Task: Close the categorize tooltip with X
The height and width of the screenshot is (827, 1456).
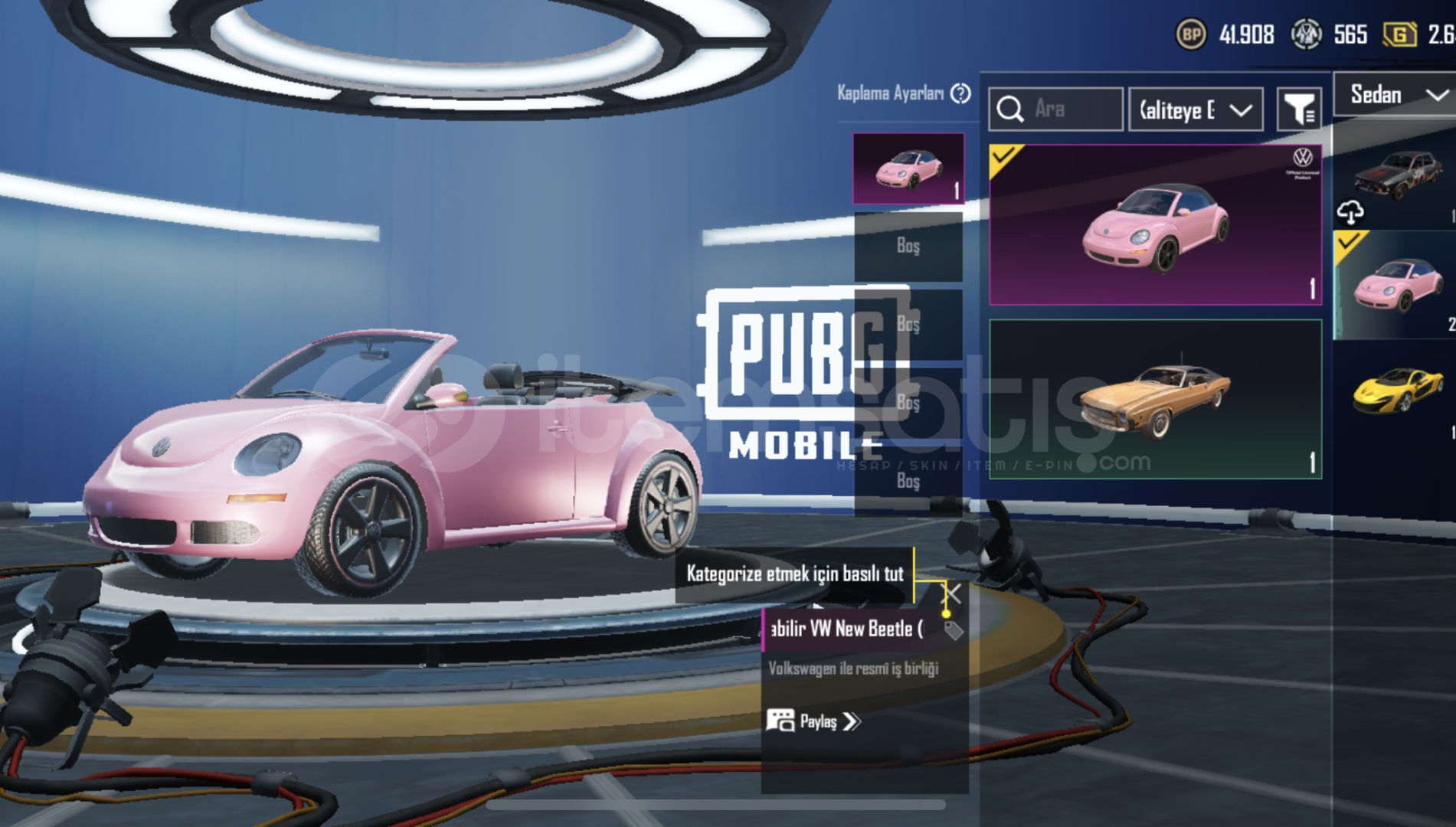Action: (x=954, y=593)
